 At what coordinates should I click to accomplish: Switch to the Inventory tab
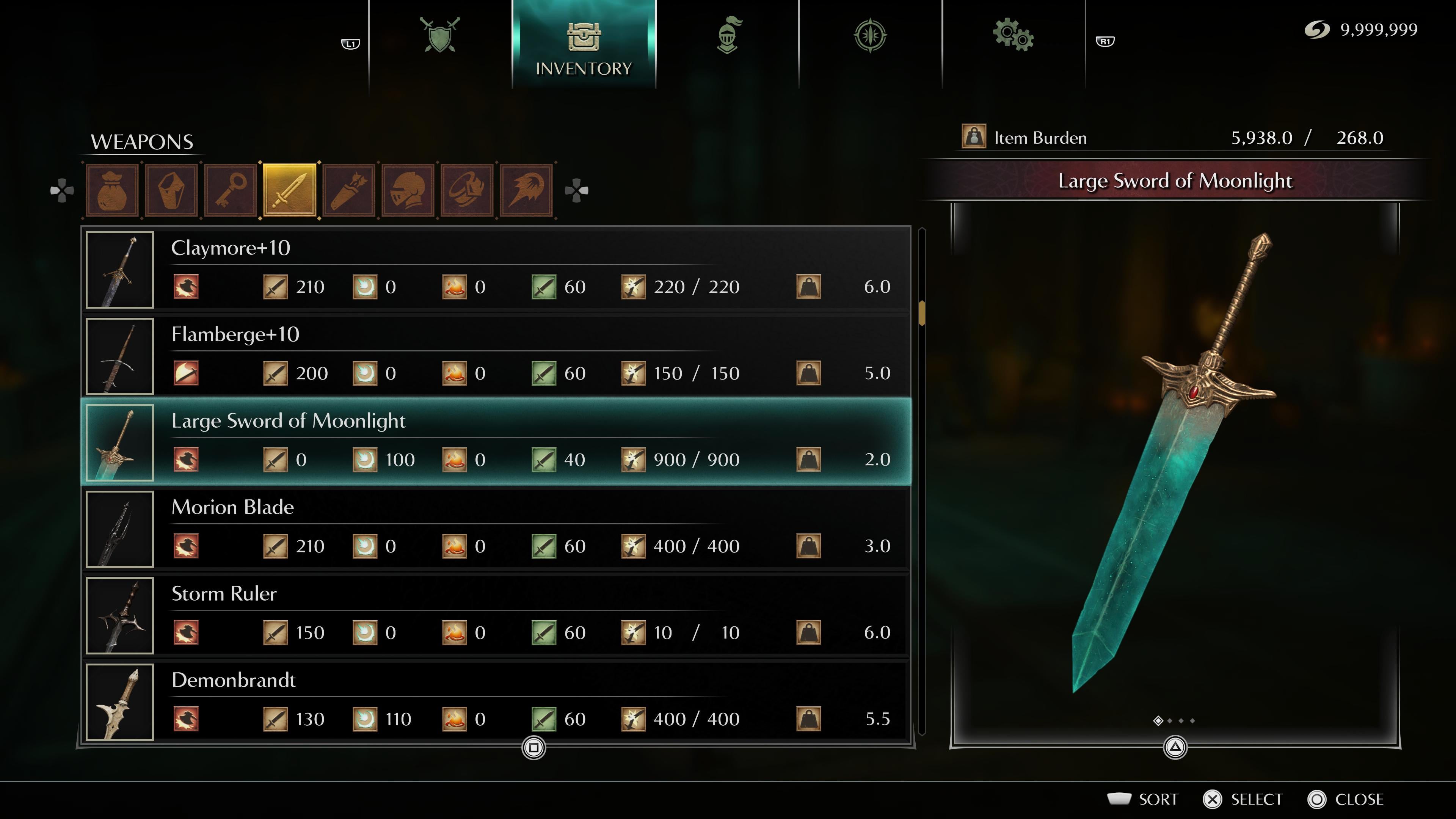(583, 45)
